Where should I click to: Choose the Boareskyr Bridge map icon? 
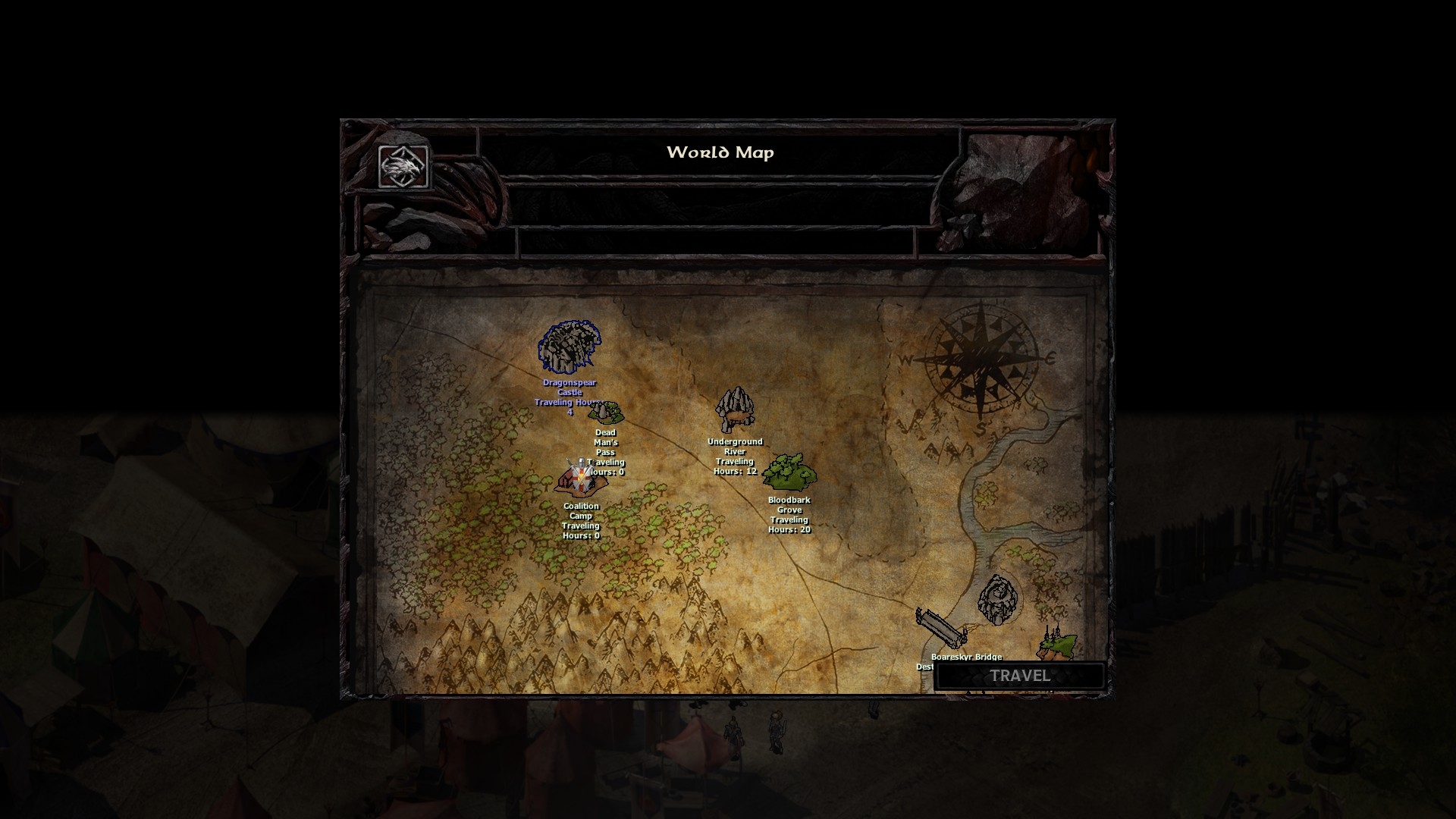tap(940, 629)
